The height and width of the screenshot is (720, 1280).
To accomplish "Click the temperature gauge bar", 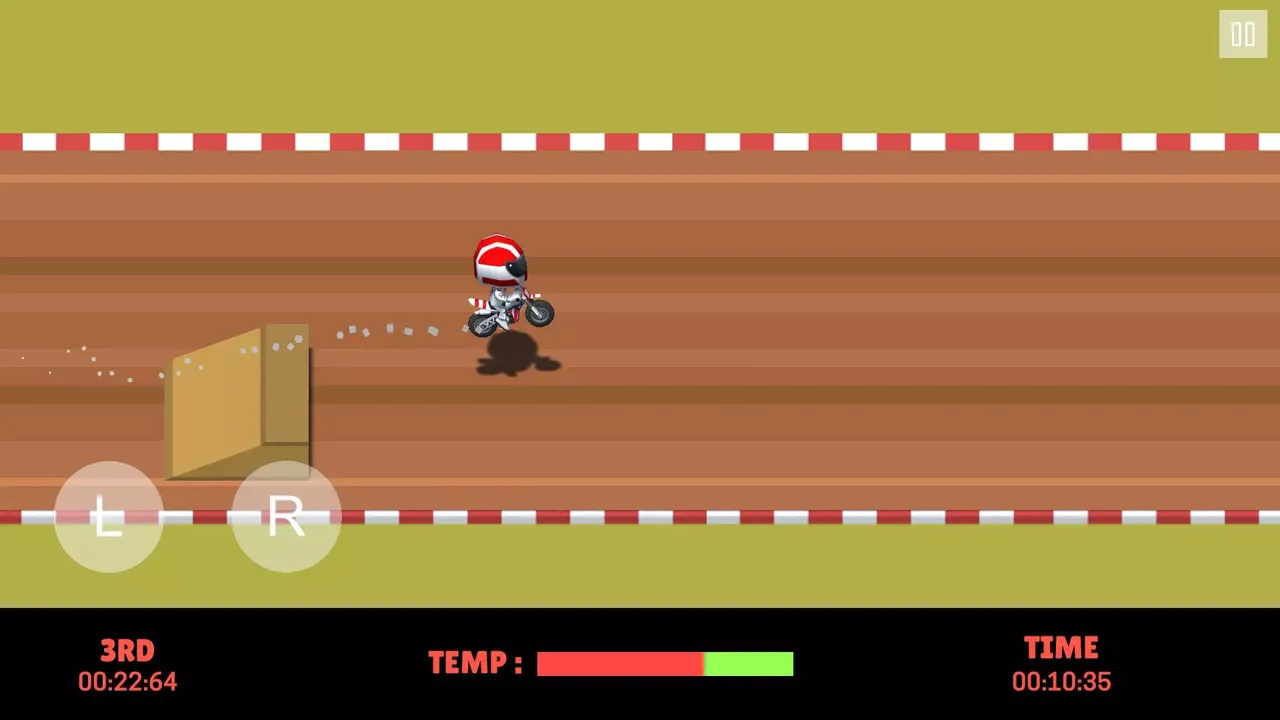I will pyautogui.click(x=665, y=663).
